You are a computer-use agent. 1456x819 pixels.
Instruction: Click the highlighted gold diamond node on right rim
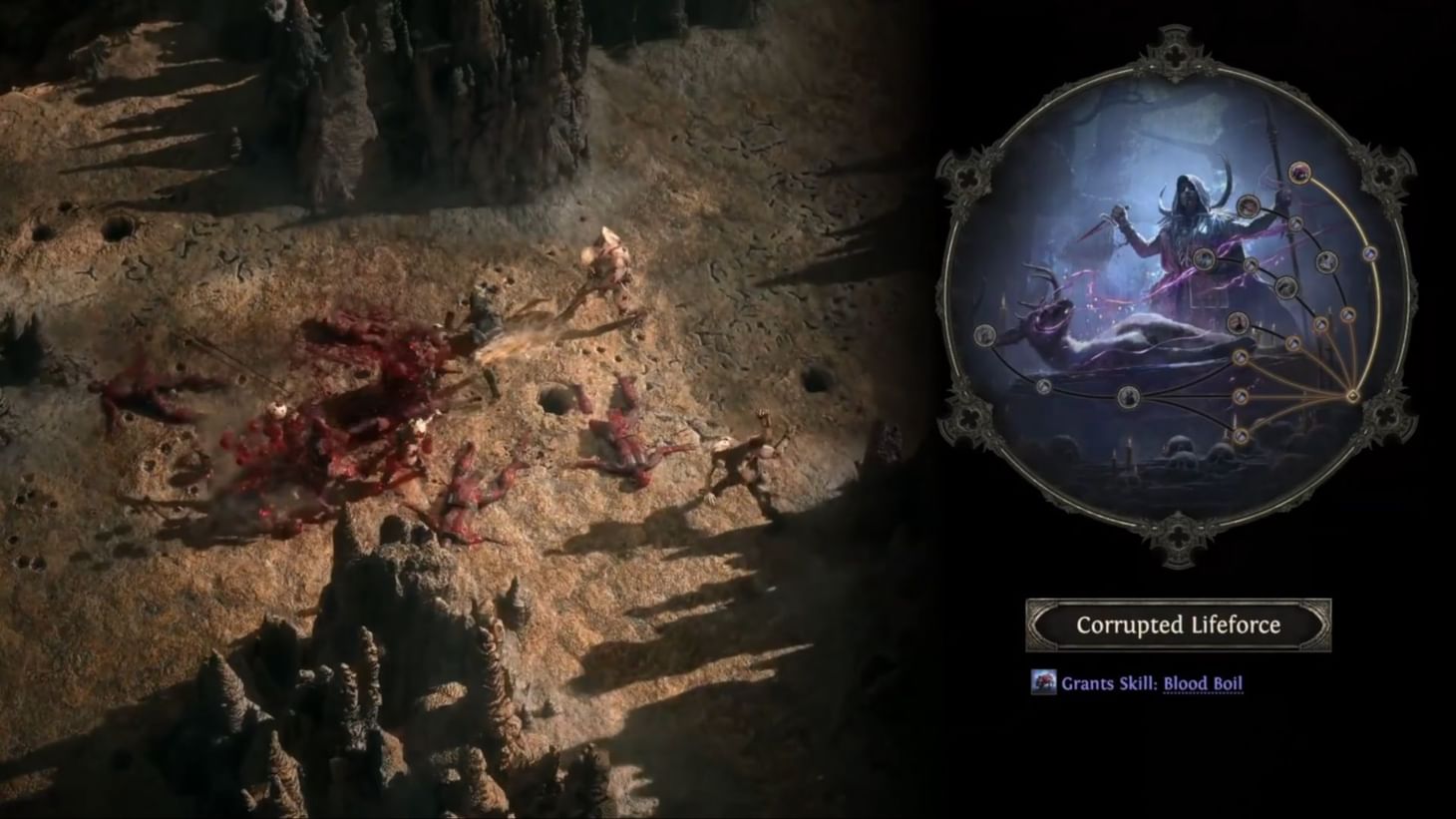click(x=1352, y=395)
